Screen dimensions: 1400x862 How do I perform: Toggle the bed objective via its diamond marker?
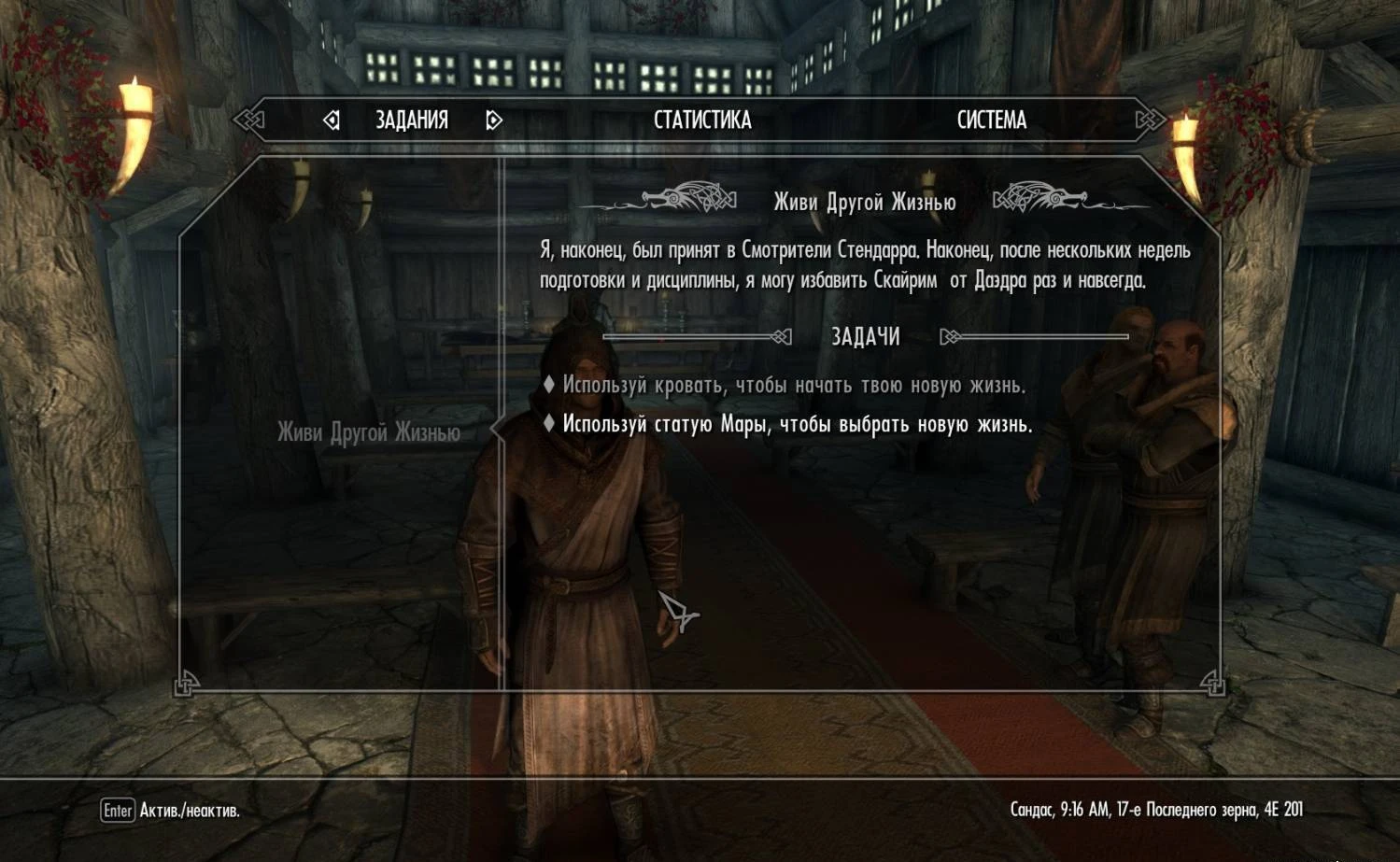pyautogui.click(x=552, y=383)
